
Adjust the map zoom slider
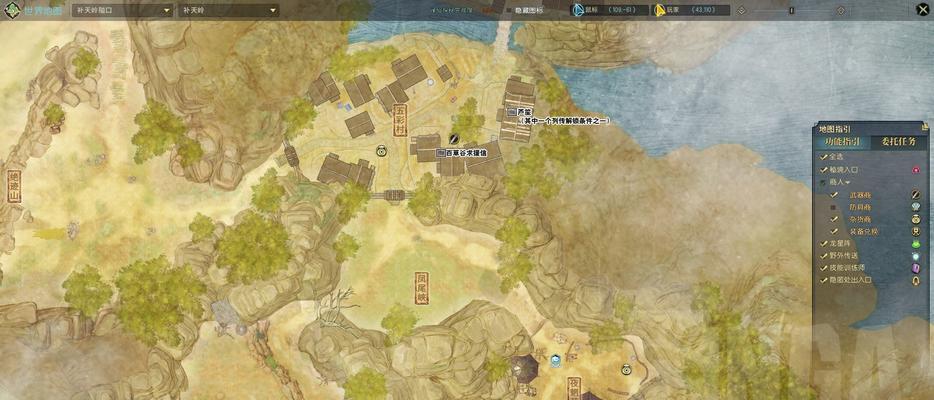[792, 11]
